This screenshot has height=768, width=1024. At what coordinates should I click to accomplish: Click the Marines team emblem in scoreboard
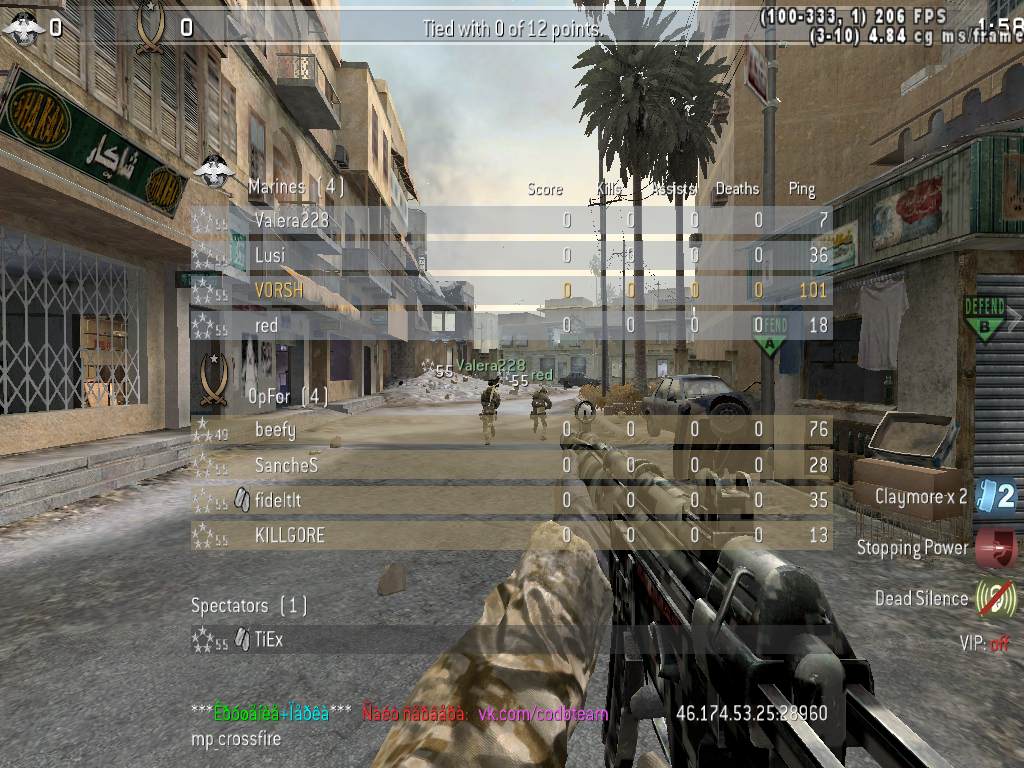[x=213, y=171]
